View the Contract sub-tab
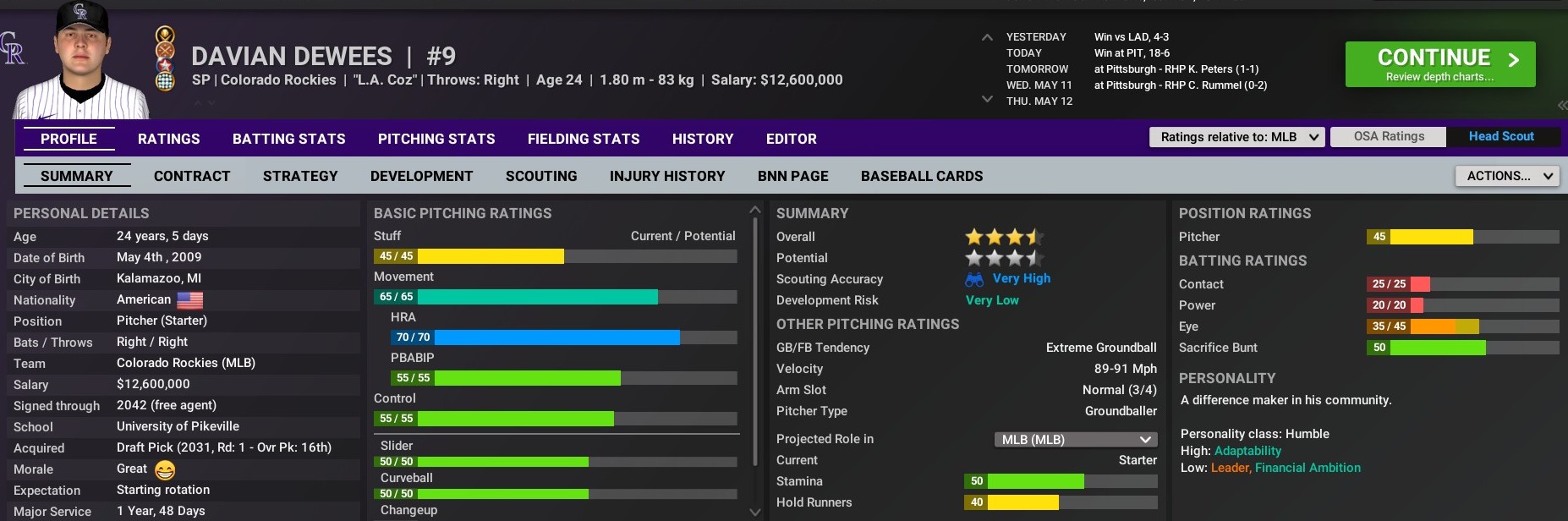This screenshot has height=521, width=1568. click(192, 176)
